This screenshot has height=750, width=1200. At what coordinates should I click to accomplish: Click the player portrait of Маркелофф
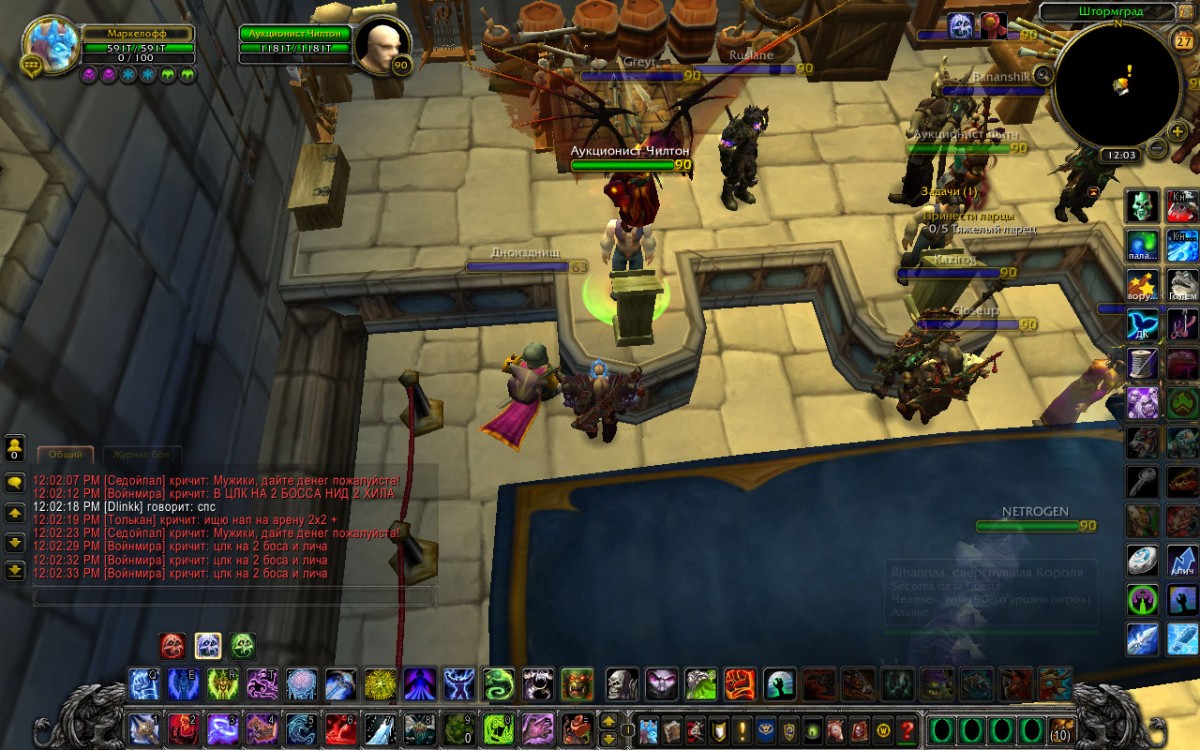point(52,43)
